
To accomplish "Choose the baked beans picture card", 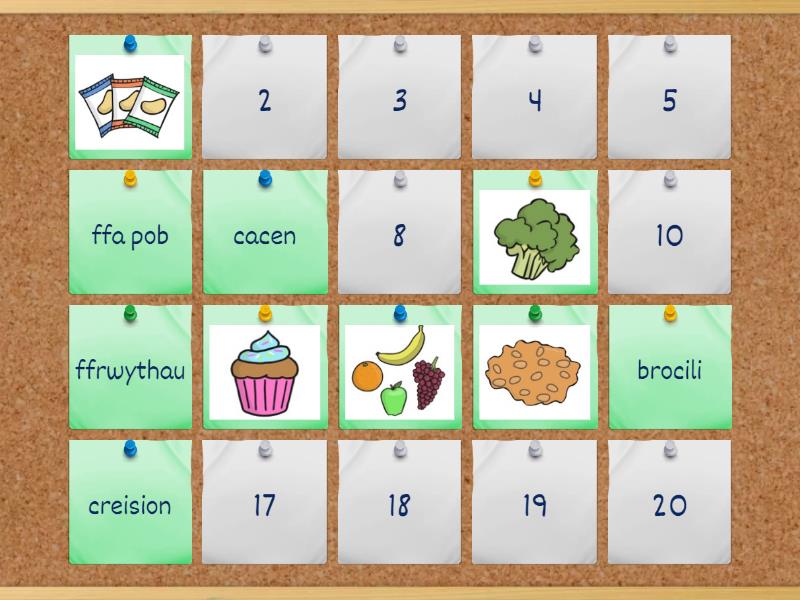I will [534, 370].
